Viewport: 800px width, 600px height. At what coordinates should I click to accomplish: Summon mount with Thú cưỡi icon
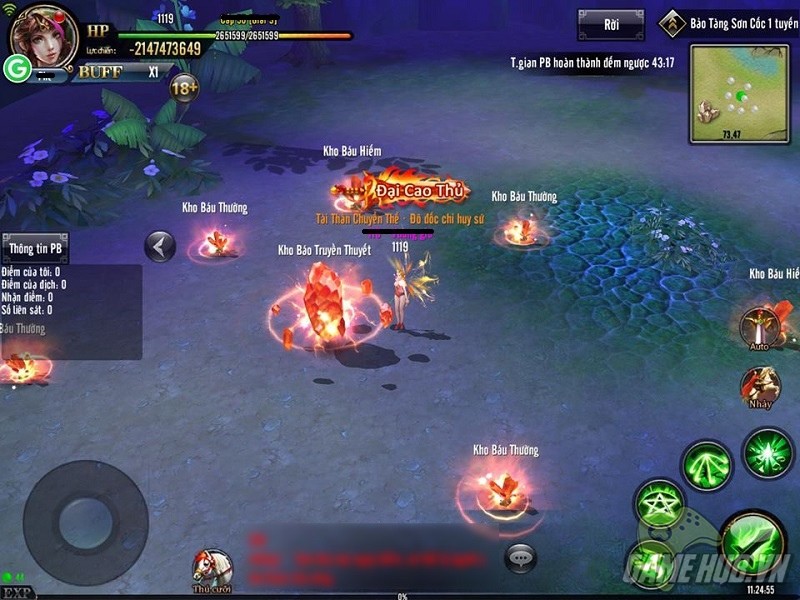212,568
